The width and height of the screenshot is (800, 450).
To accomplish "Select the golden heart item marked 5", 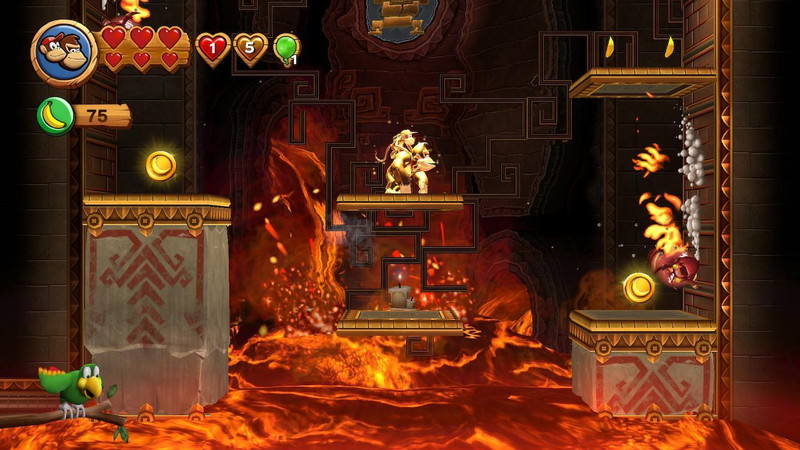I will 250,47.
